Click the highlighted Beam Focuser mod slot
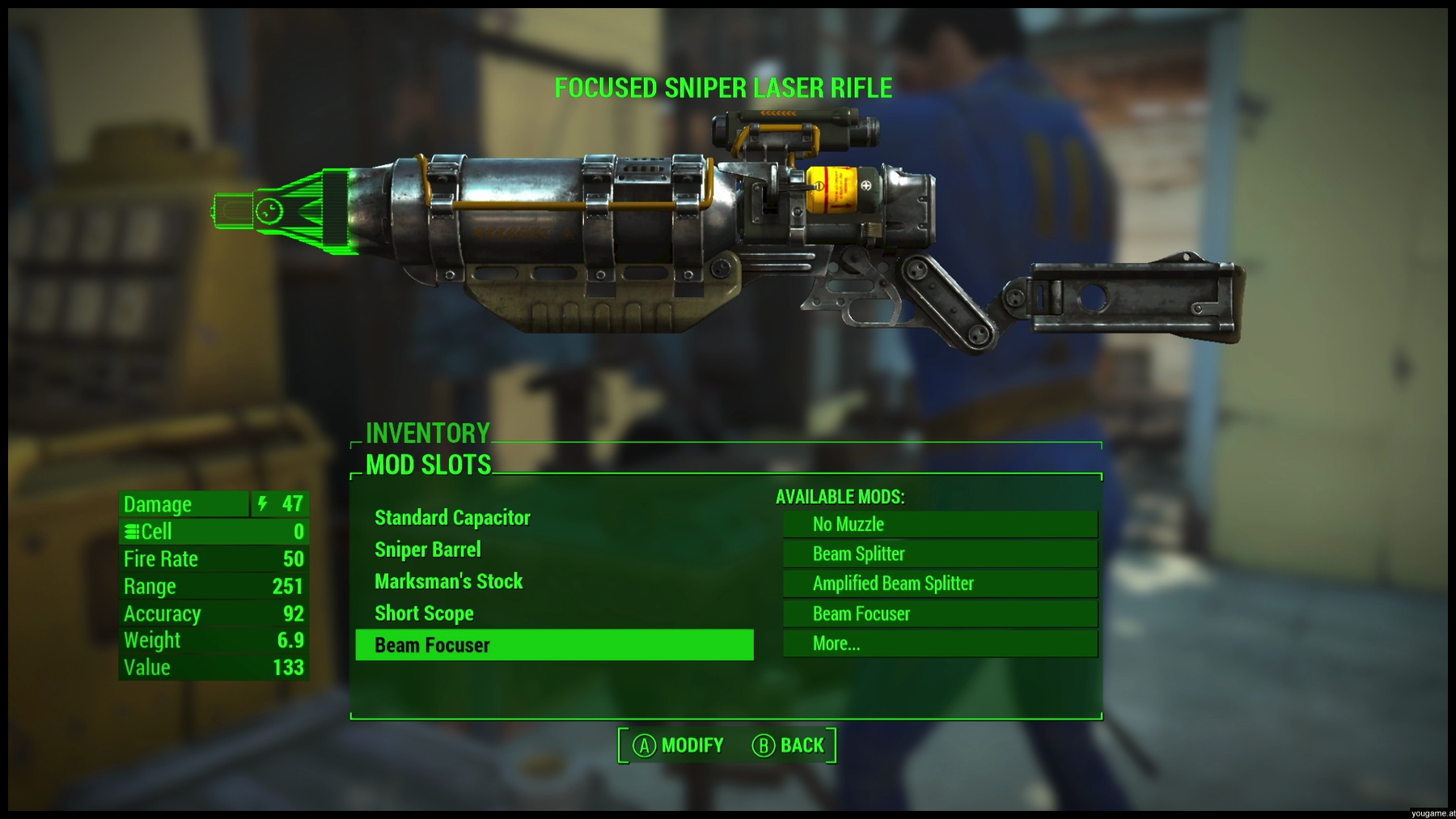 [554, 645]
